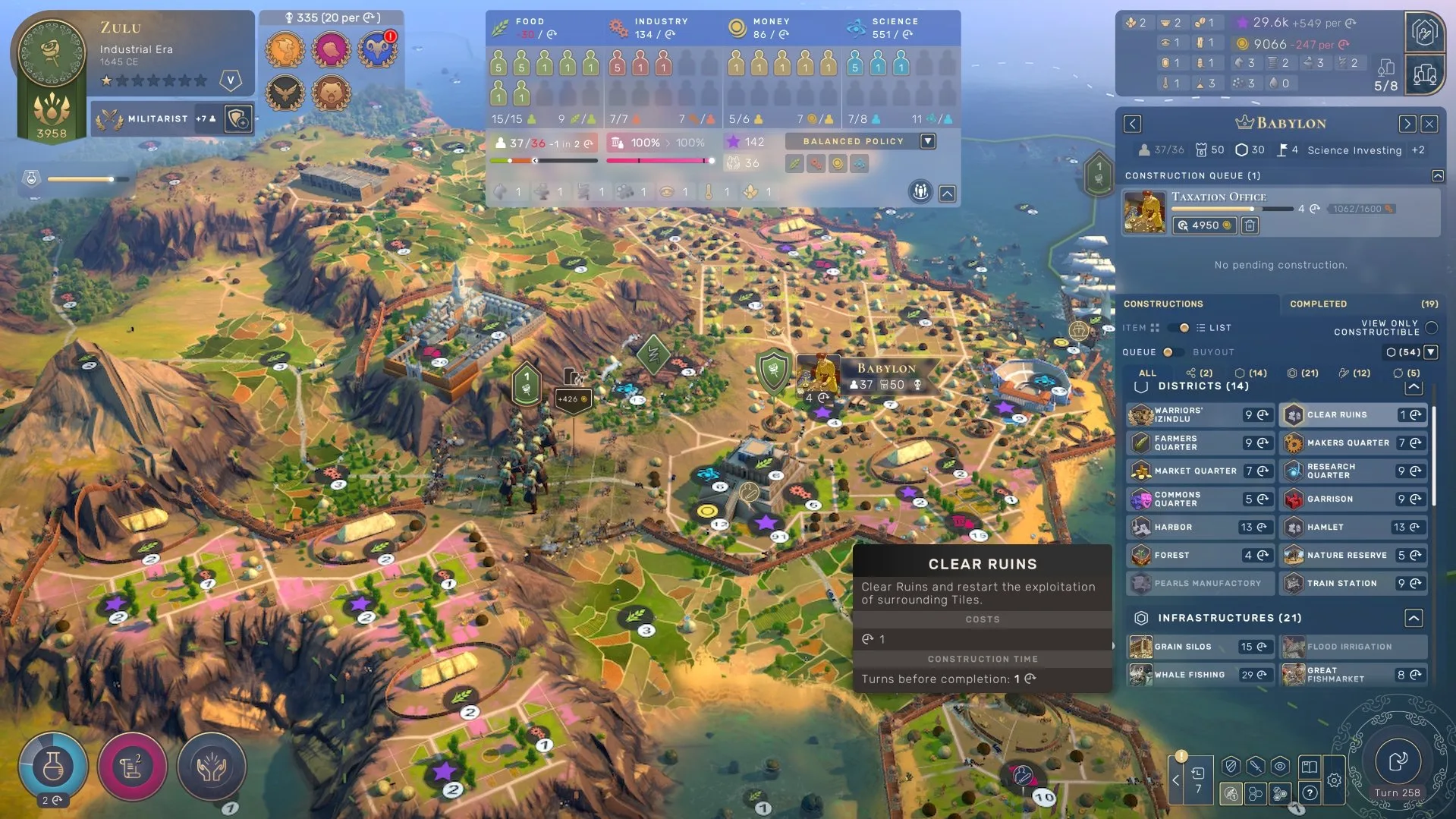
Task: Open diplomacy via the hands icon
Action: (x=212, y=767)
